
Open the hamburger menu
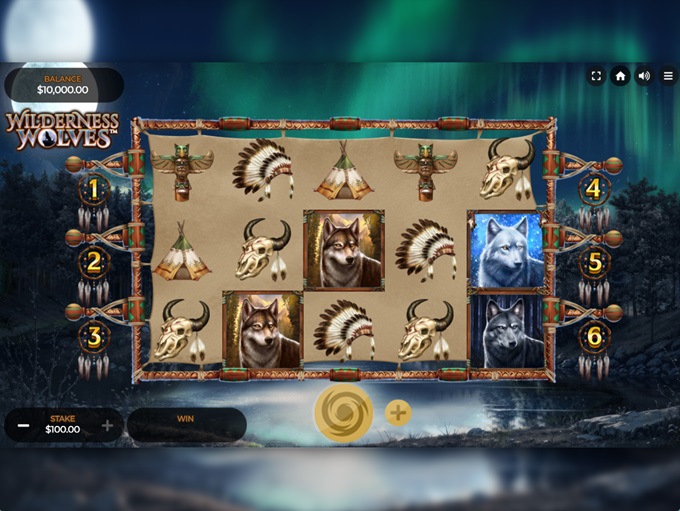coord(667,76)
